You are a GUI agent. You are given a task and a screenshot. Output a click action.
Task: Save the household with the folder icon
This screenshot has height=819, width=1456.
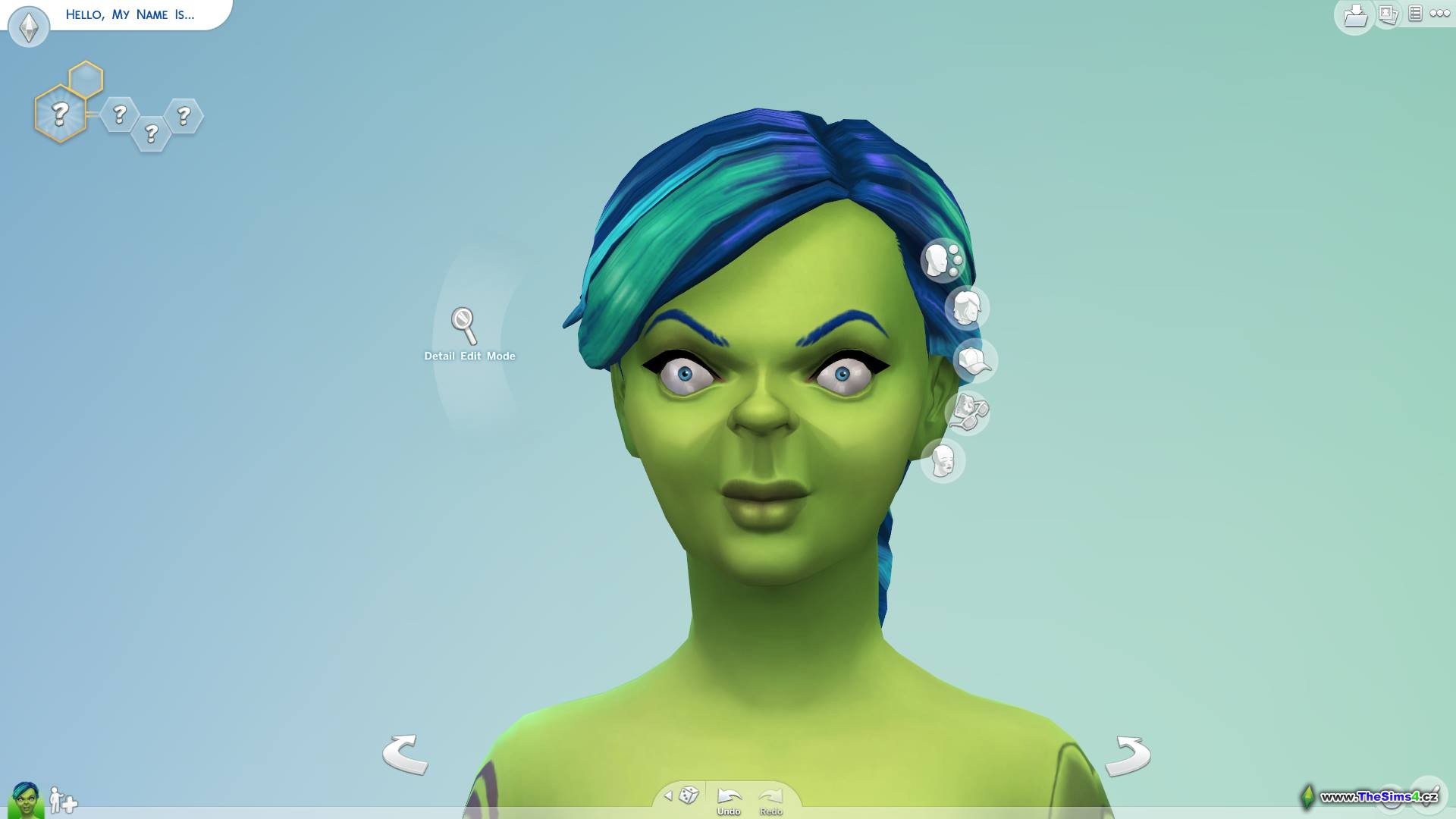pos(1355,15)
